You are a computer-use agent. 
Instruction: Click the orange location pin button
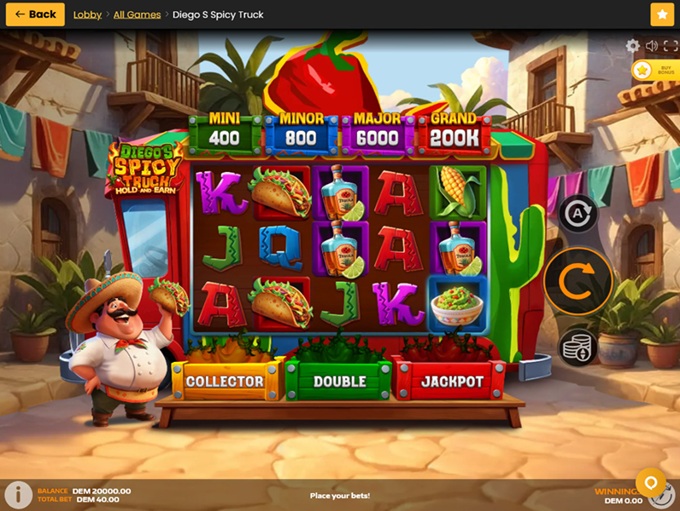[x=651, y=484]
